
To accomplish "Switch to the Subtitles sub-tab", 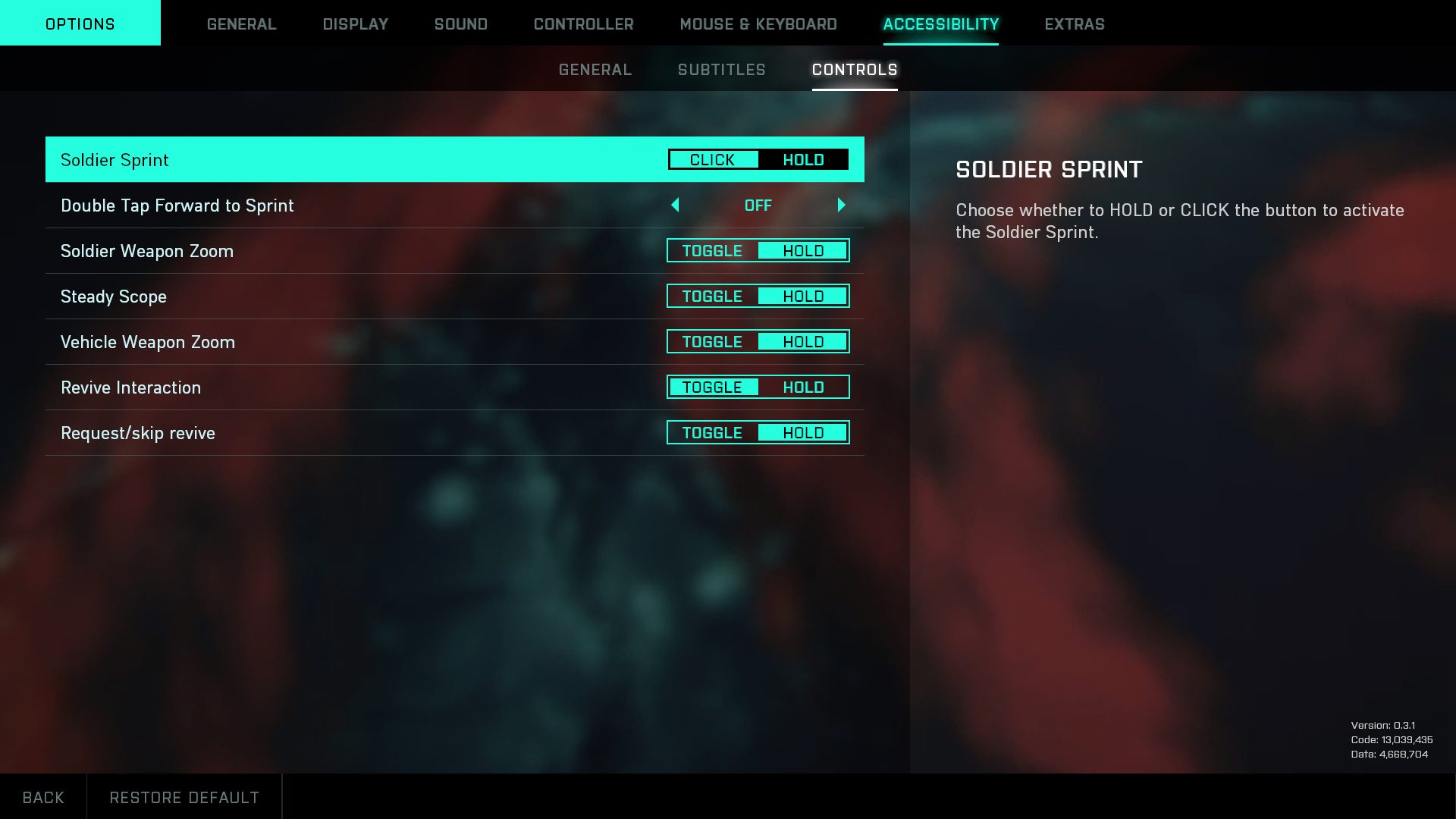I will click(721, 70).
